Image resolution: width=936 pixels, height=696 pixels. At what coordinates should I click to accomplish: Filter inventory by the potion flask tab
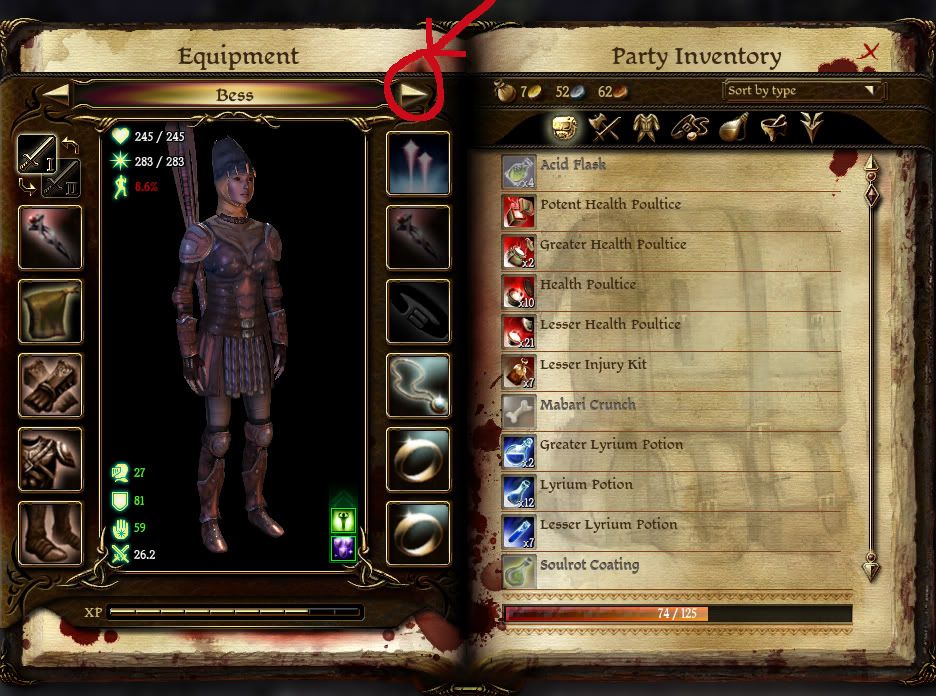732,127
